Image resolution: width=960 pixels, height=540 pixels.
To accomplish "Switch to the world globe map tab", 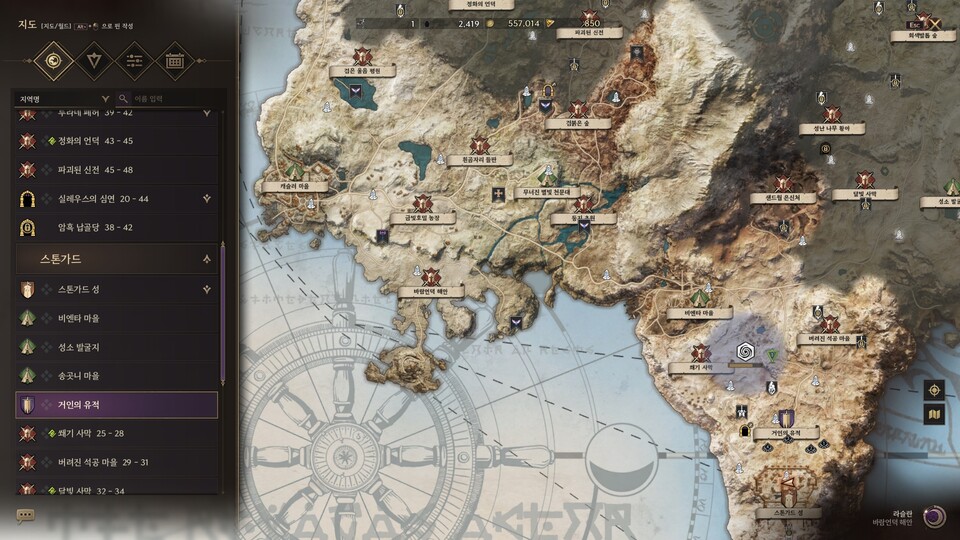I will click(x=52, y=61).
